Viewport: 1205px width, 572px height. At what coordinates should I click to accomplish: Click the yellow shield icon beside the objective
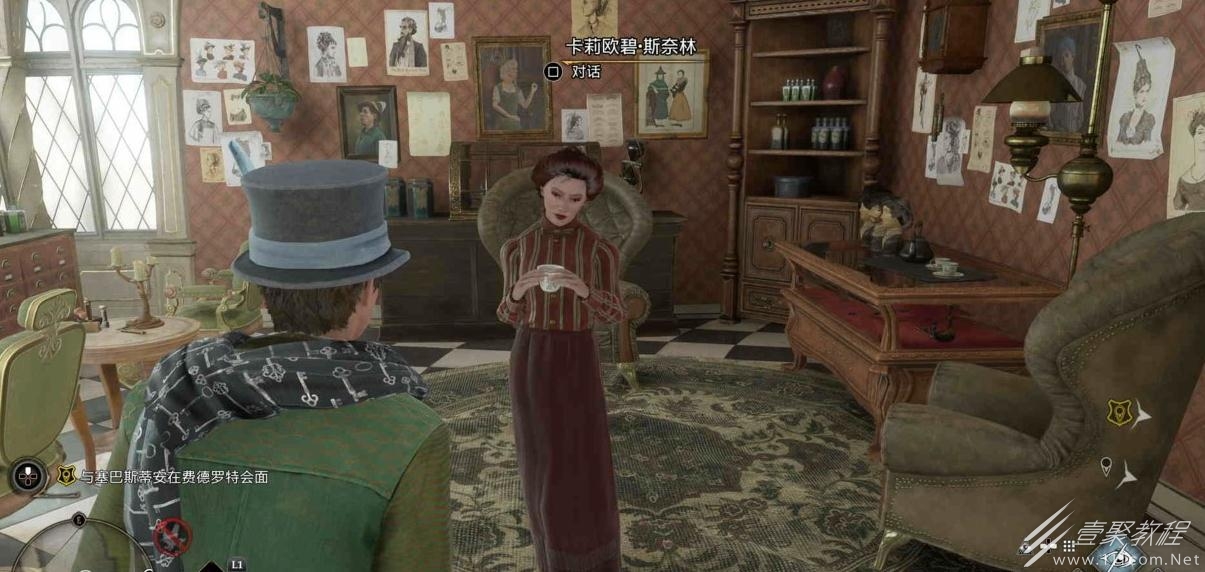click(66, 476)
